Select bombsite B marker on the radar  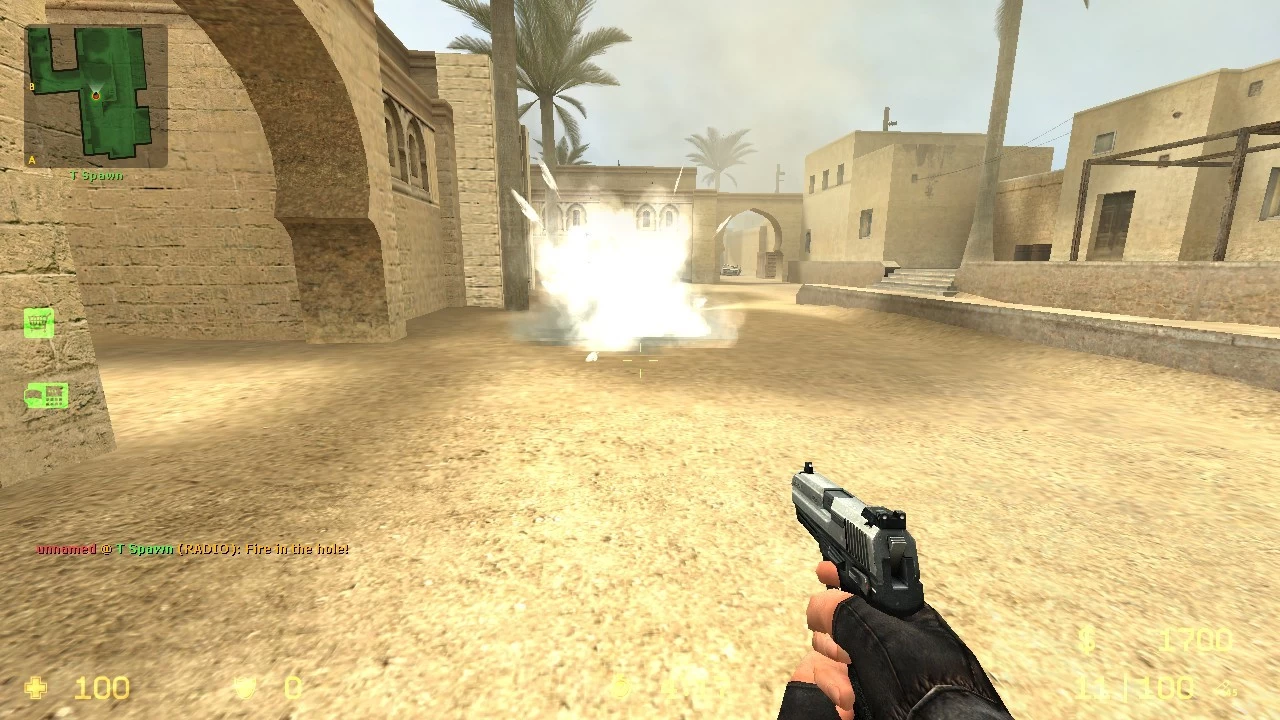click(x=32, y=86)
